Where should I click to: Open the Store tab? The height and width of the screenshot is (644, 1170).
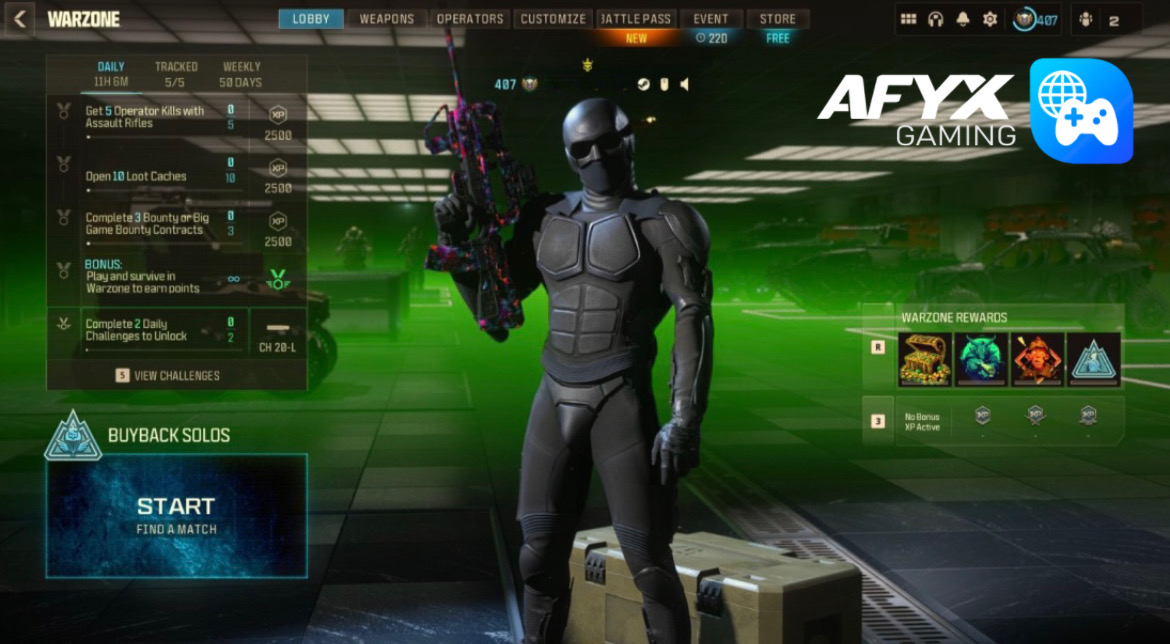(x=778, y=19)
